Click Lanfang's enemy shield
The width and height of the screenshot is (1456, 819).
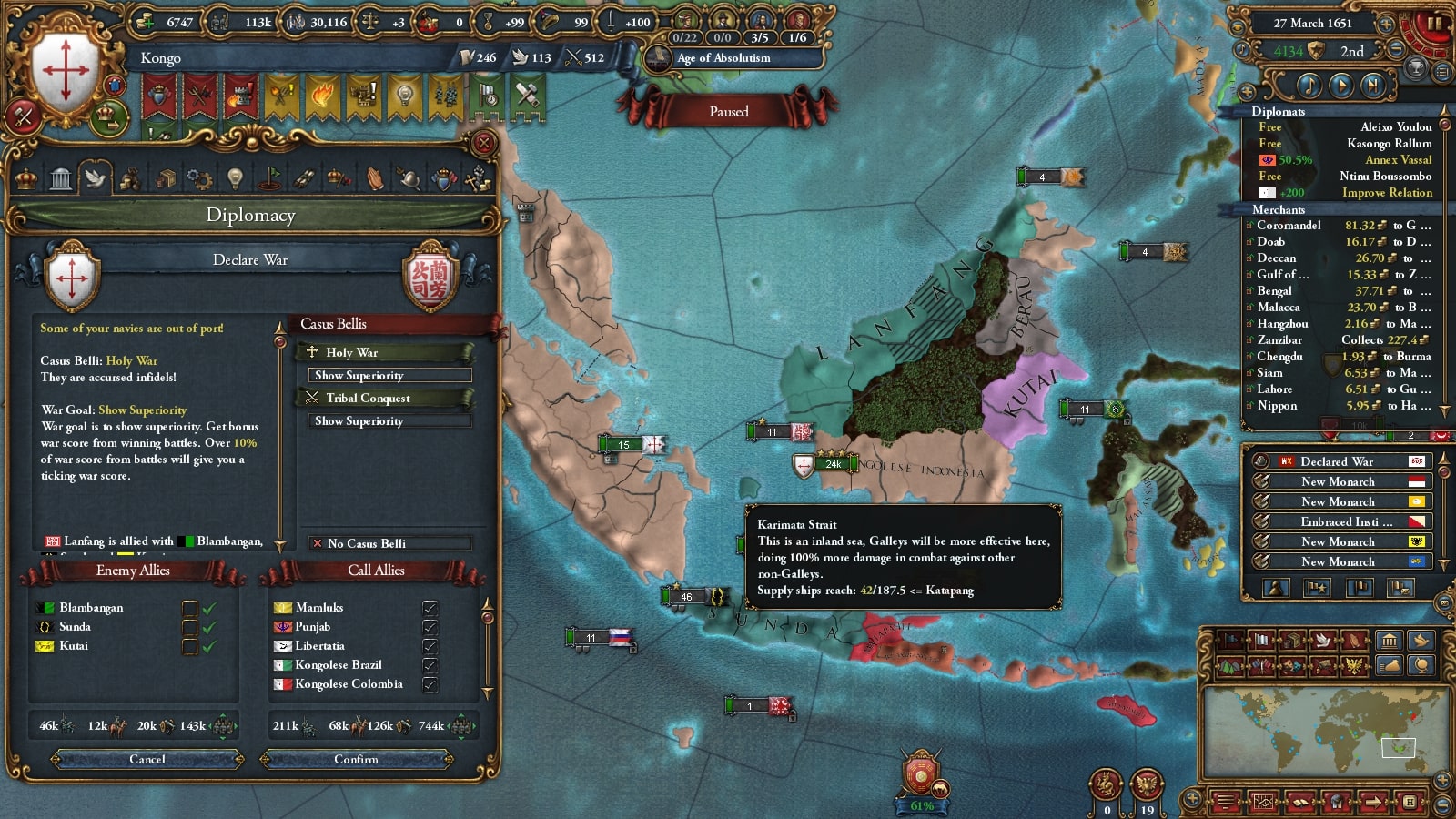point(431,277)
